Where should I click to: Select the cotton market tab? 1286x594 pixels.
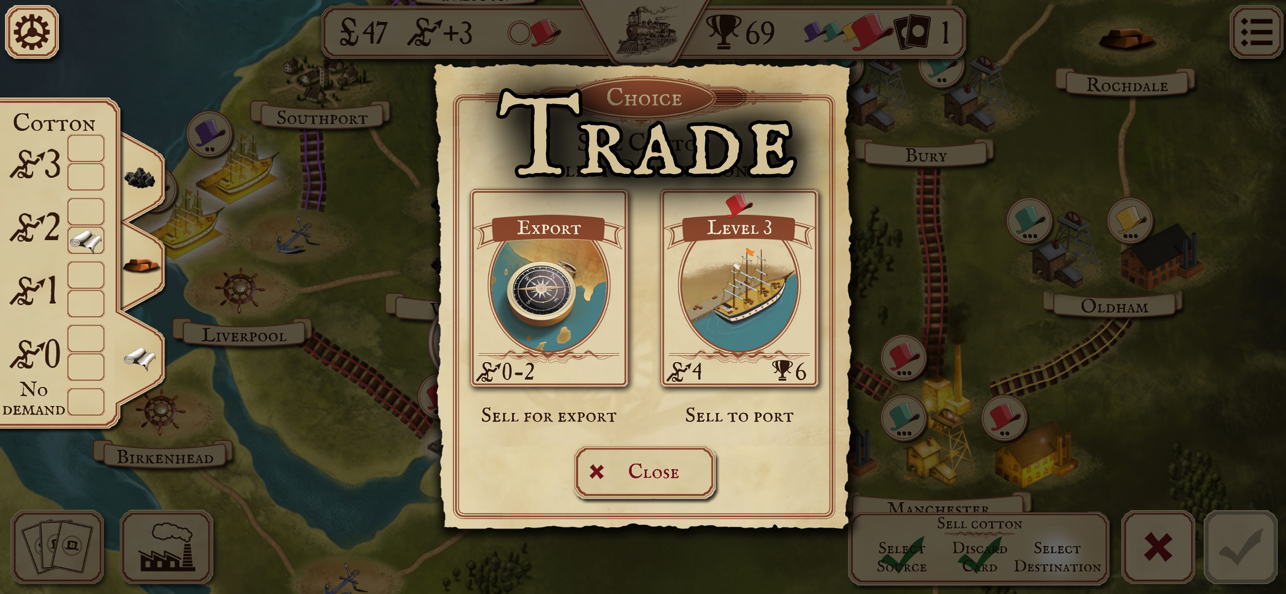[x=139, y=358]
